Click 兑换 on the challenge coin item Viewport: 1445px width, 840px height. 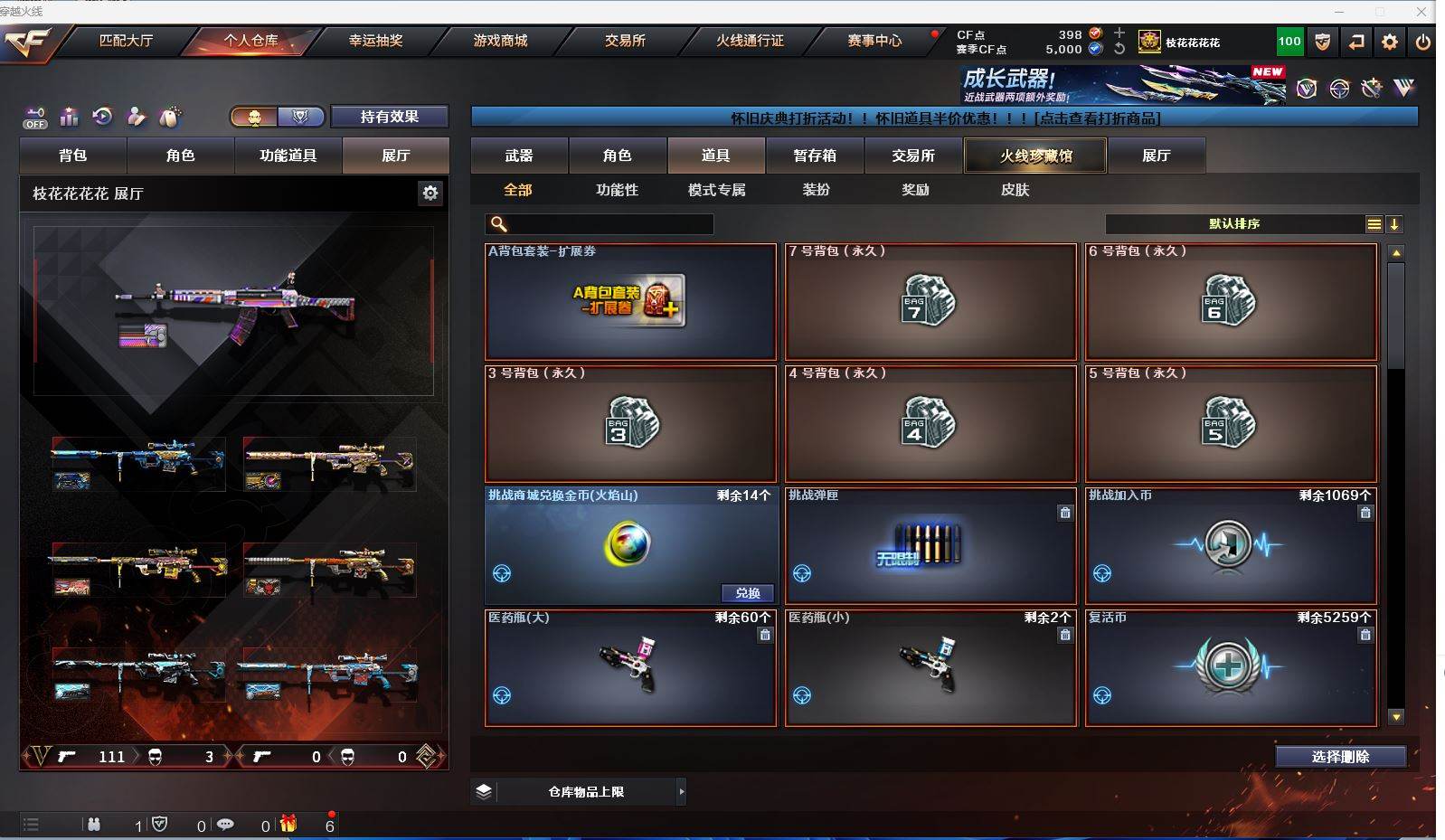tap(748, 593)
